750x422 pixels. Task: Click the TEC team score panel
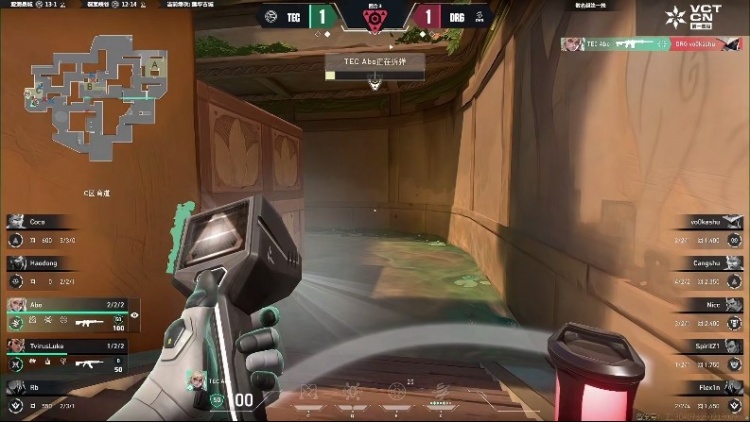click(x=298, y=16)
